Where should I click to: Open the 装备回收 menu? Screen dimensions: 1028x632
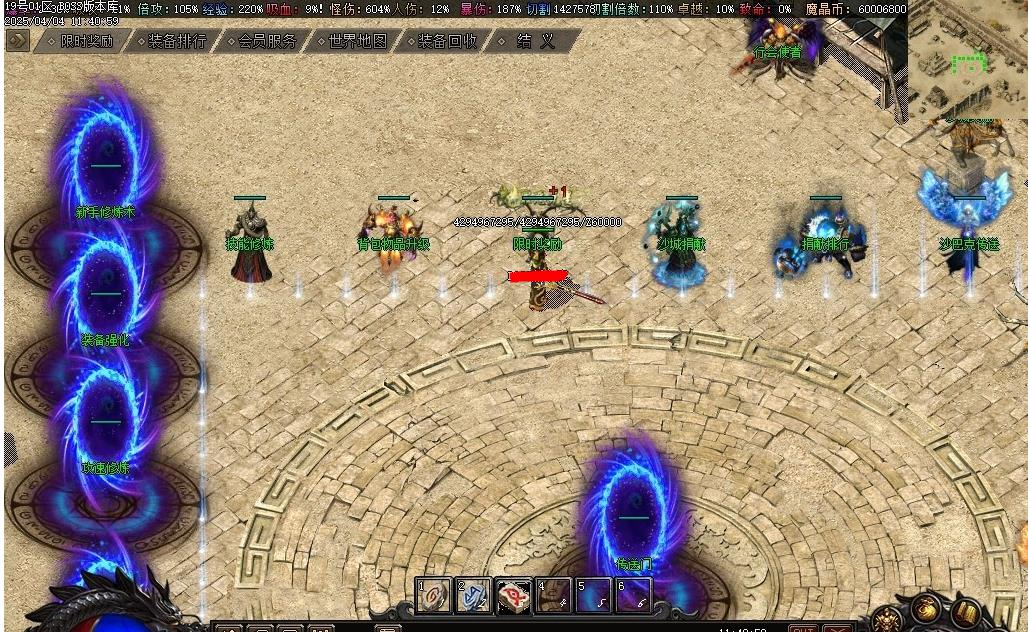point(447,42)
